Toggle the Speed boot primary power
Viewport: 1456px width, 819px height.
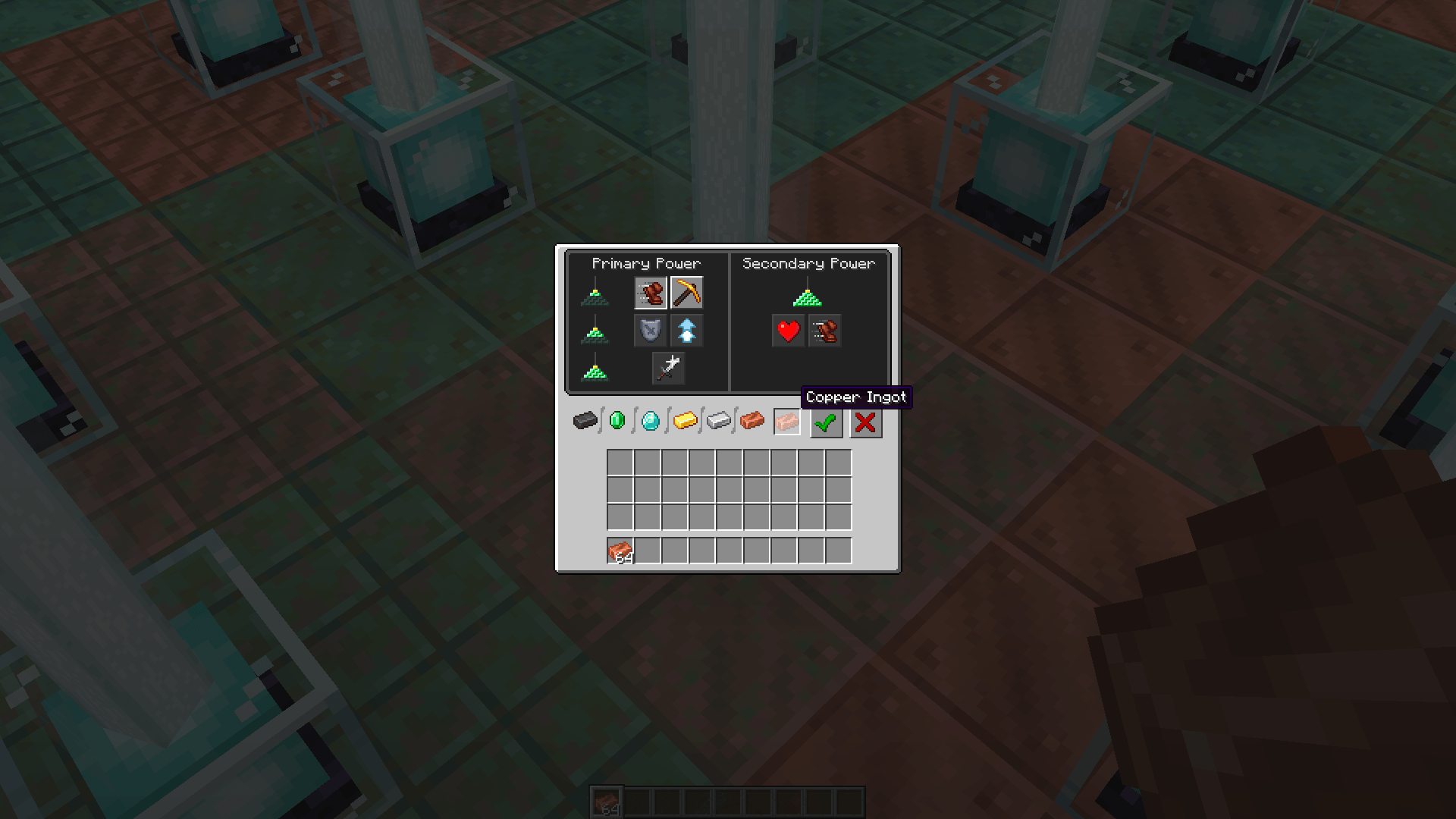click(x=651, y=293)
